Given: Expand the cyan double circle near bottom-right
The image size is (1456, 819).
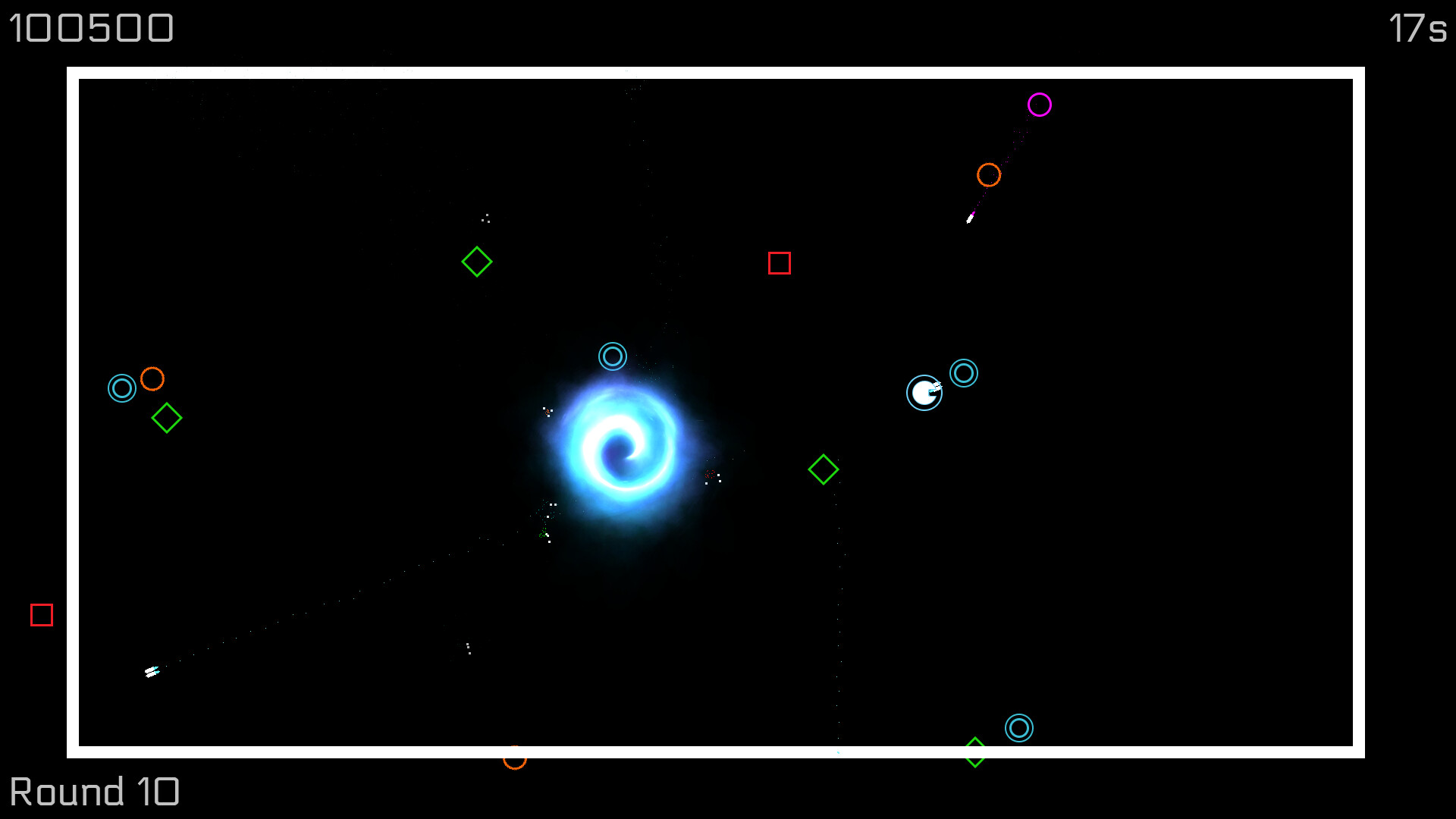Looking at the screenshot, I should click(x=1020, y=728).
